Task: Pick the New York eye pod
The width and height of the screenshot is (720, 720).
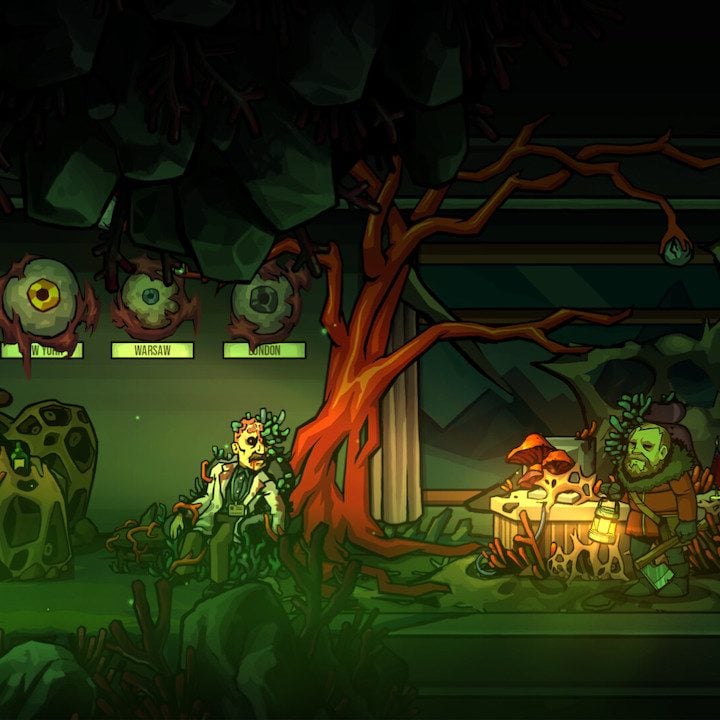Action: click(x=42, y=295)
